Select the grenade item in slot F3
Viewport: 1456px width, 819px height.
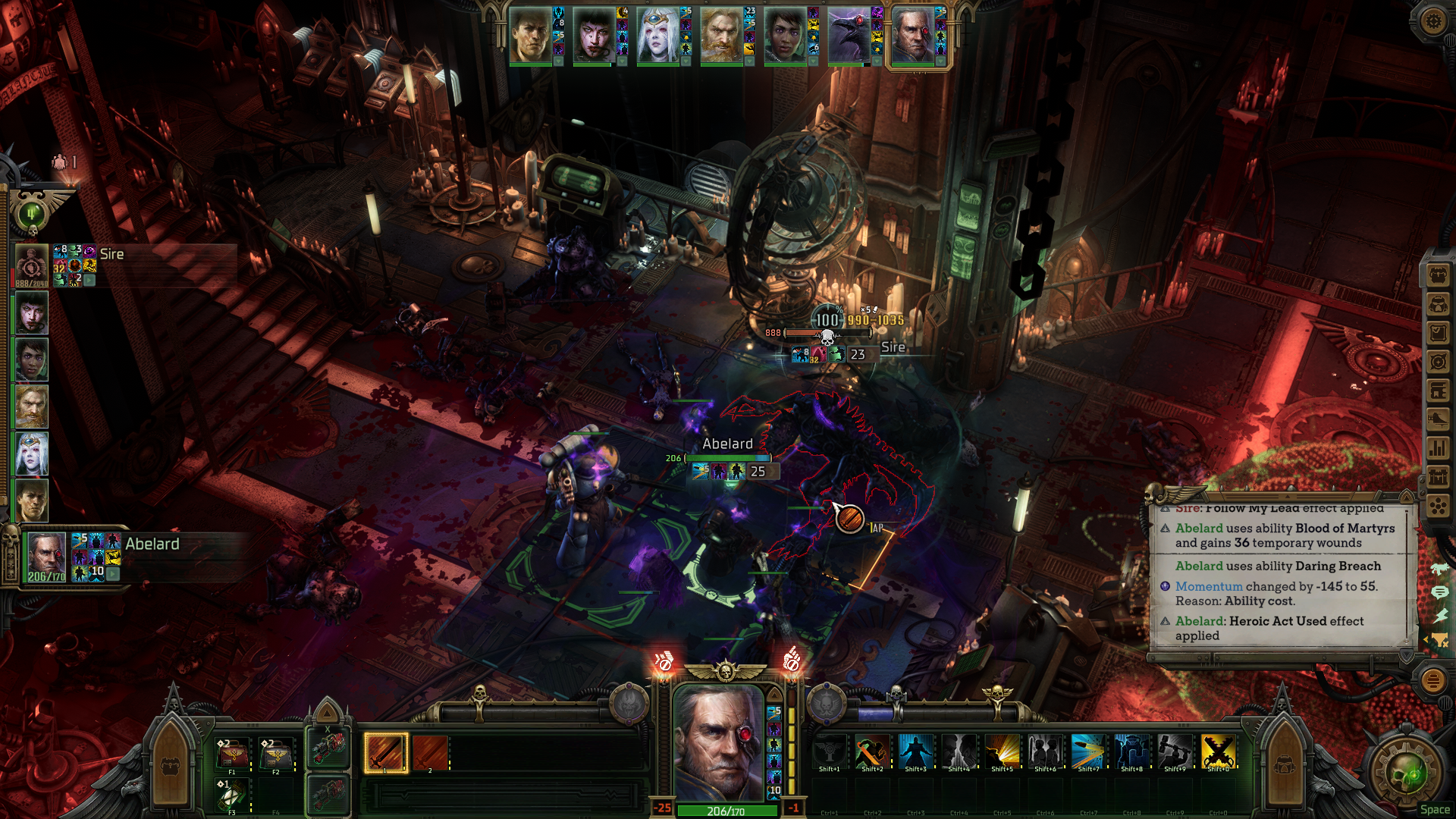pyautogui.click(x=232, y=795)
